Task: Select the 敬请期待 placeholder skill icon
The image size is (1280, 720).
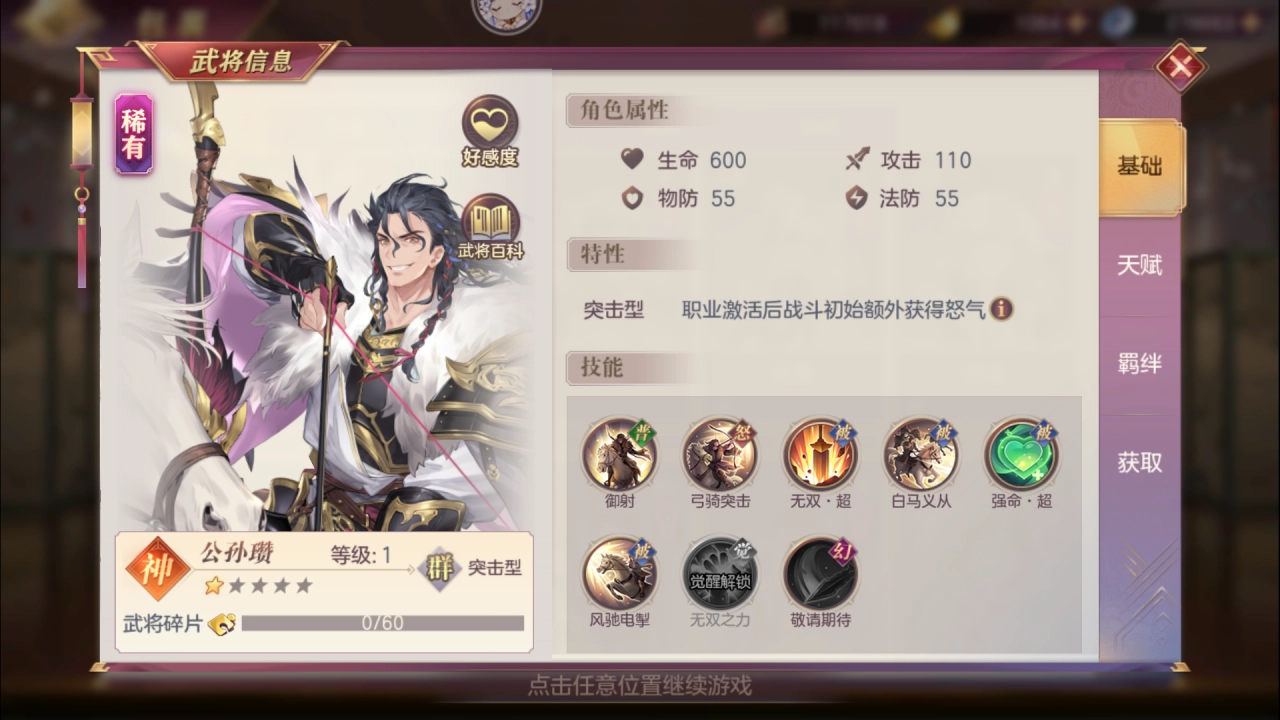Action: [820, 574]
